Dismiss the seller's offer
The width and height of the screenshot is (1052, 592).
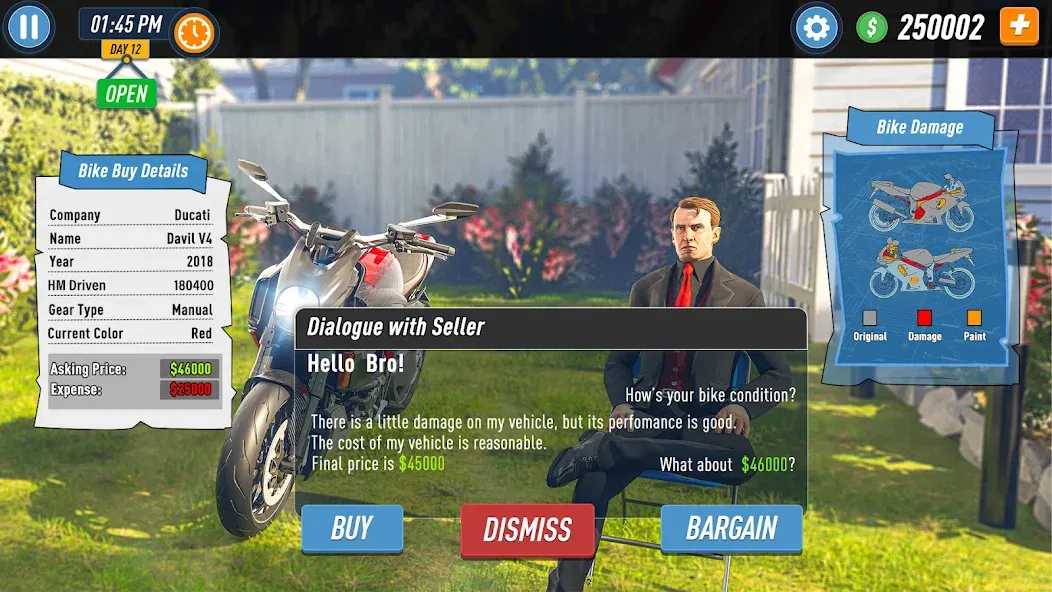tap(527, 529)
